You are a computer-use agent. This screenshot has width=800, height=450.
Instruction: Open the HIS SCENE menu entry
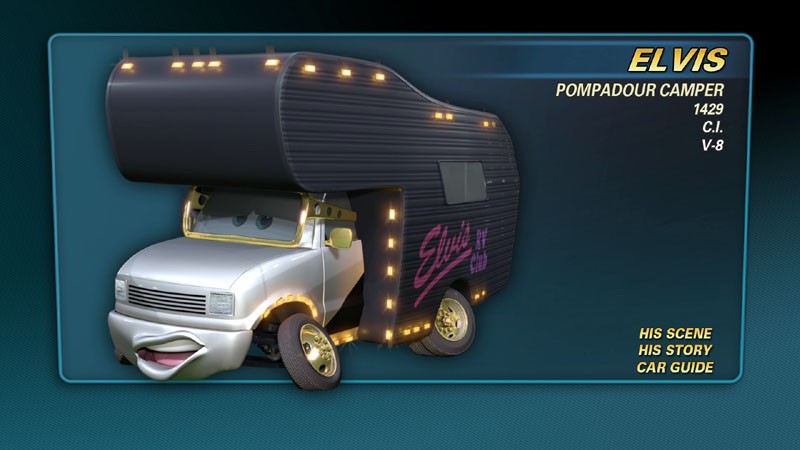(x=675, y=333)
